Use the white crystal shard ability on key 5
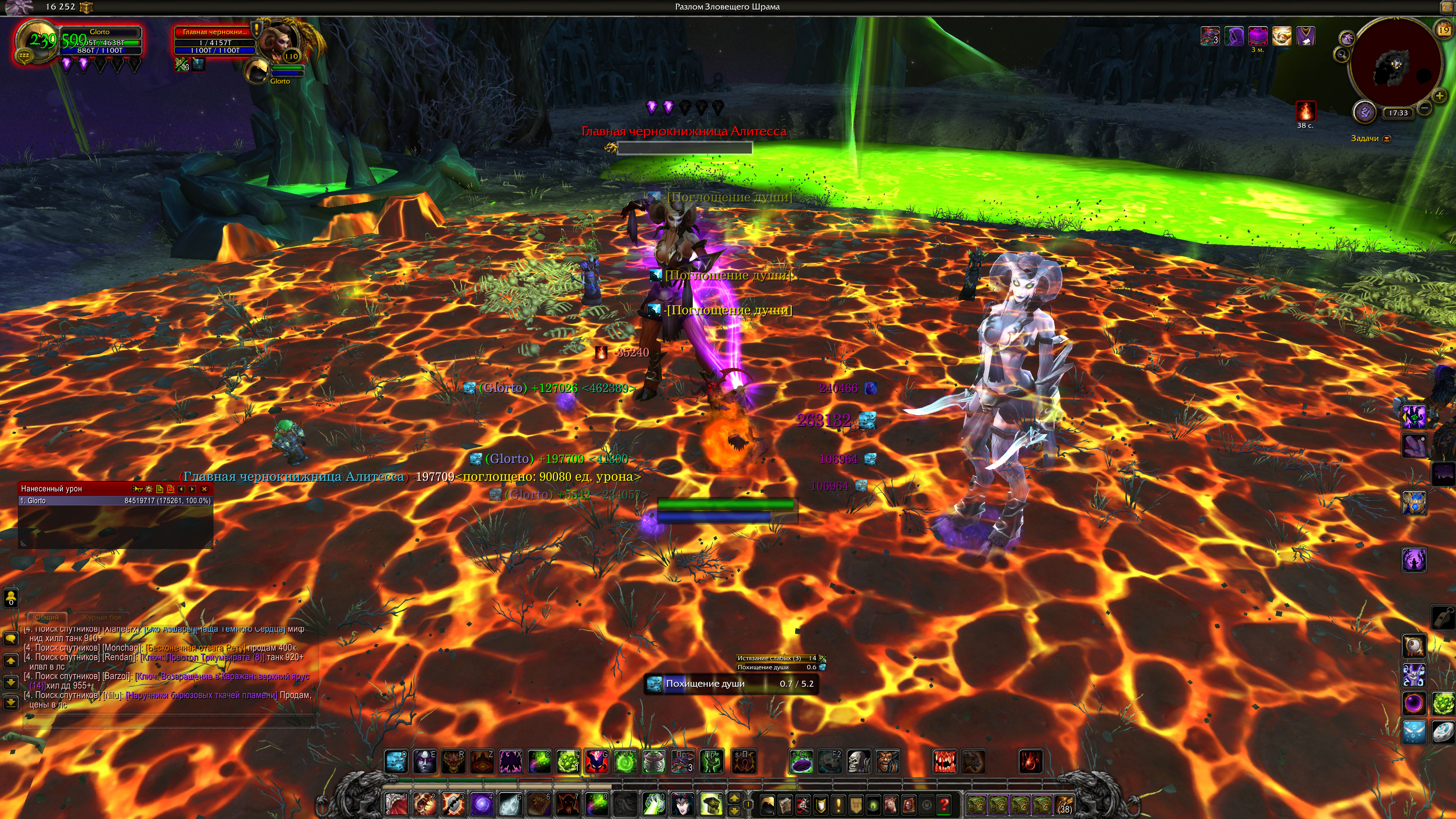The height and width of the screenshot is (819, 1456). (510, 804)
